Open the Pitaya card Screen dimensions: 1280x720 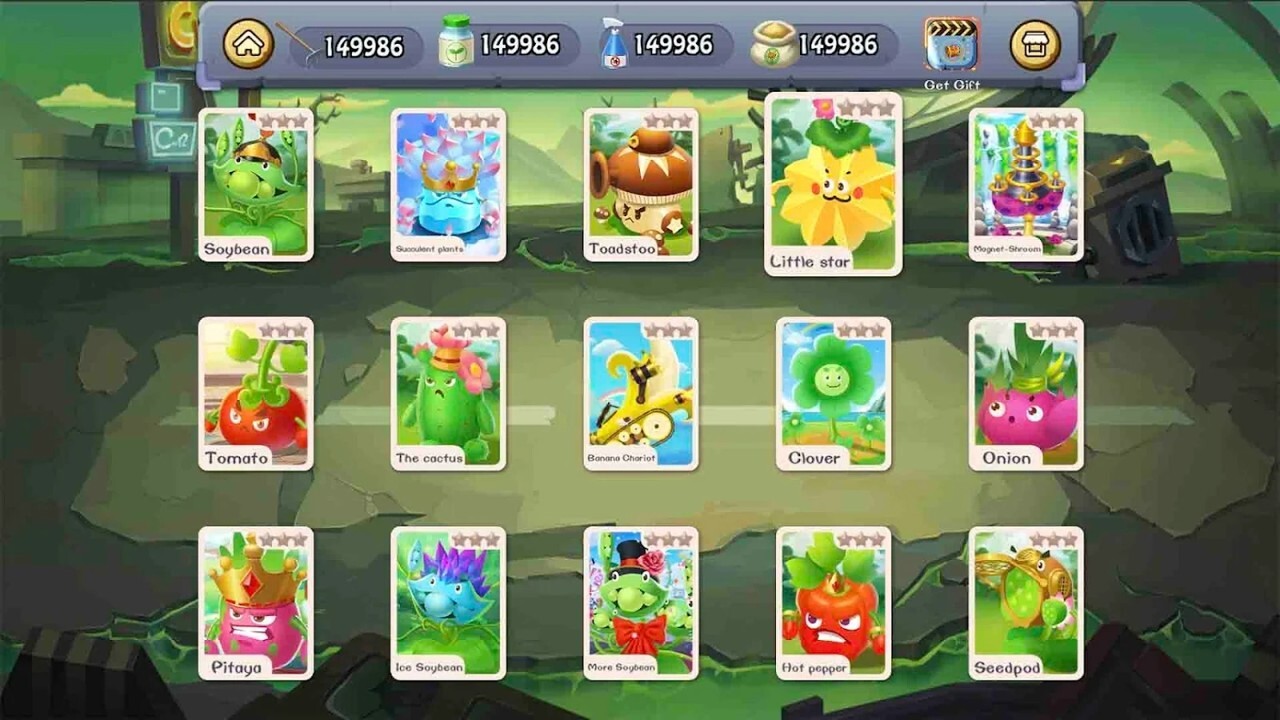click(x=256, y=603)
